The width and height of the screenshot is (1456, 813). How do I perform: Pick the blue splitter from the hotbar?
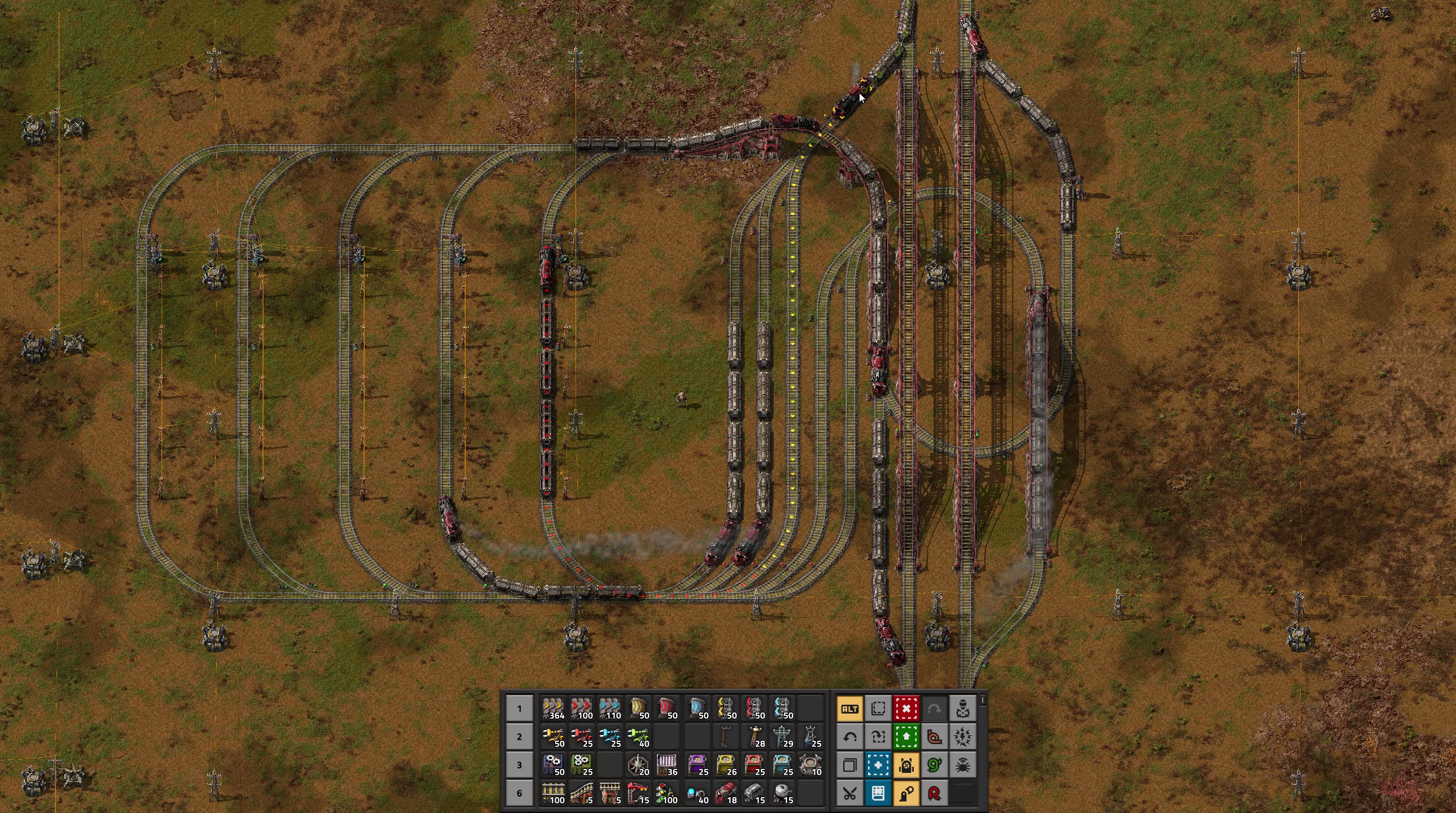coord(782,709)
